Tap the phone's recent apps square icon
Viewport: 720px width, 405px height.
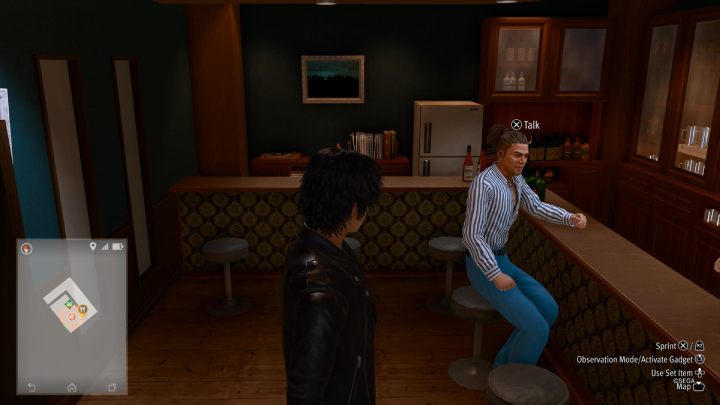point(111,387)
